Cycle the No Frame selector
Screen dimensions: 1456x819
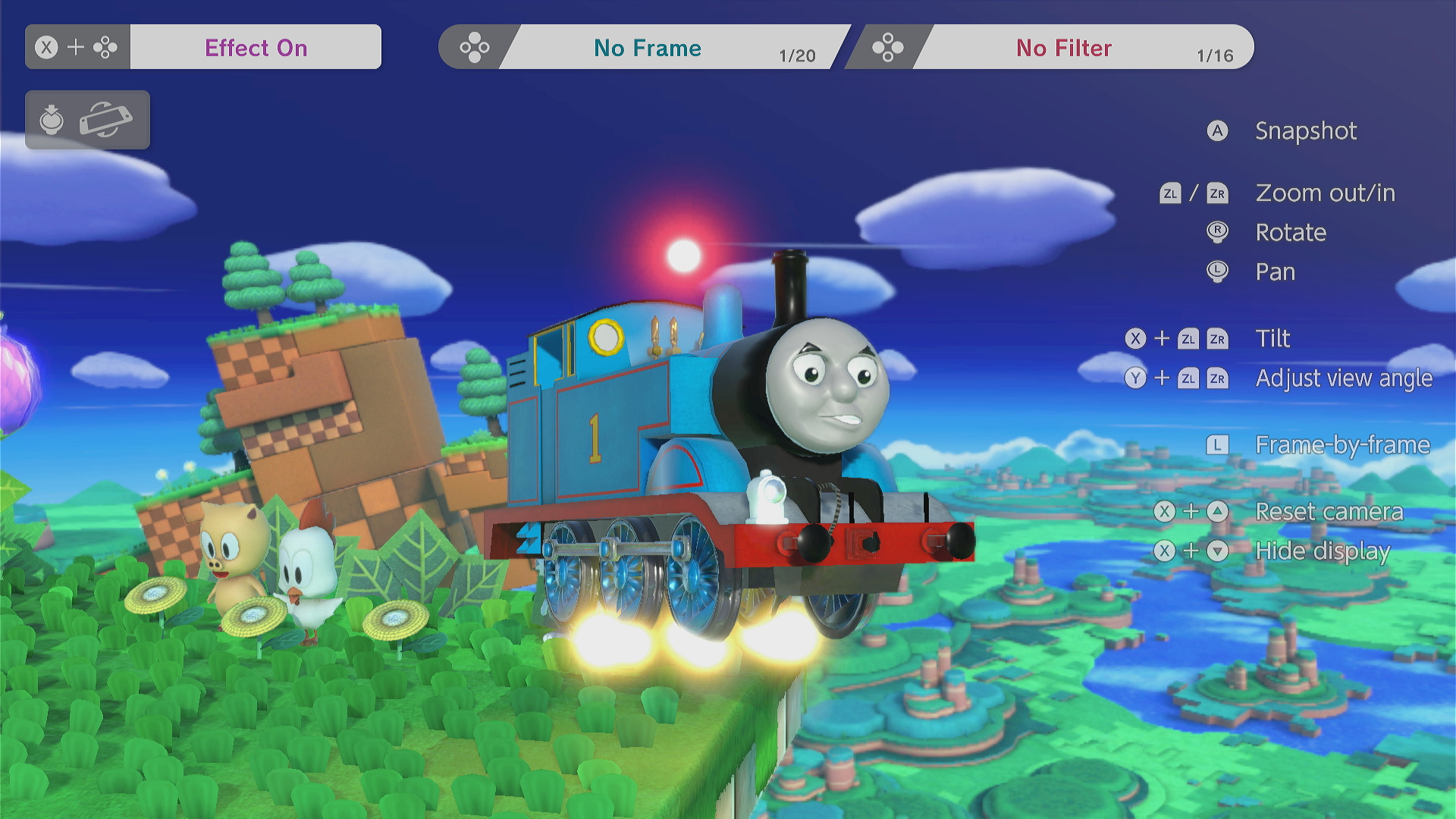[x=646, y=47]
